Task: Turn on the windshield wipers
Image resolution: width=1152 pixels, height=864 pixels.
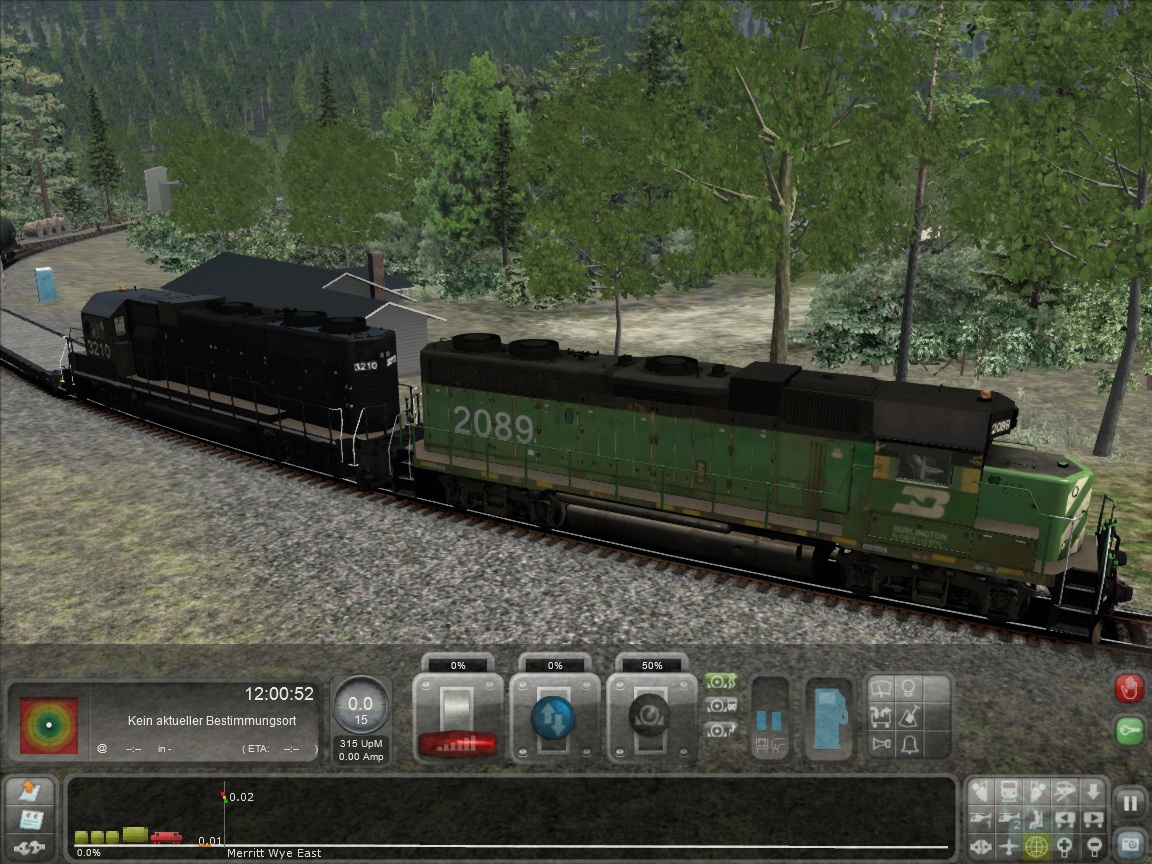Action: click(x=882, y=688)
